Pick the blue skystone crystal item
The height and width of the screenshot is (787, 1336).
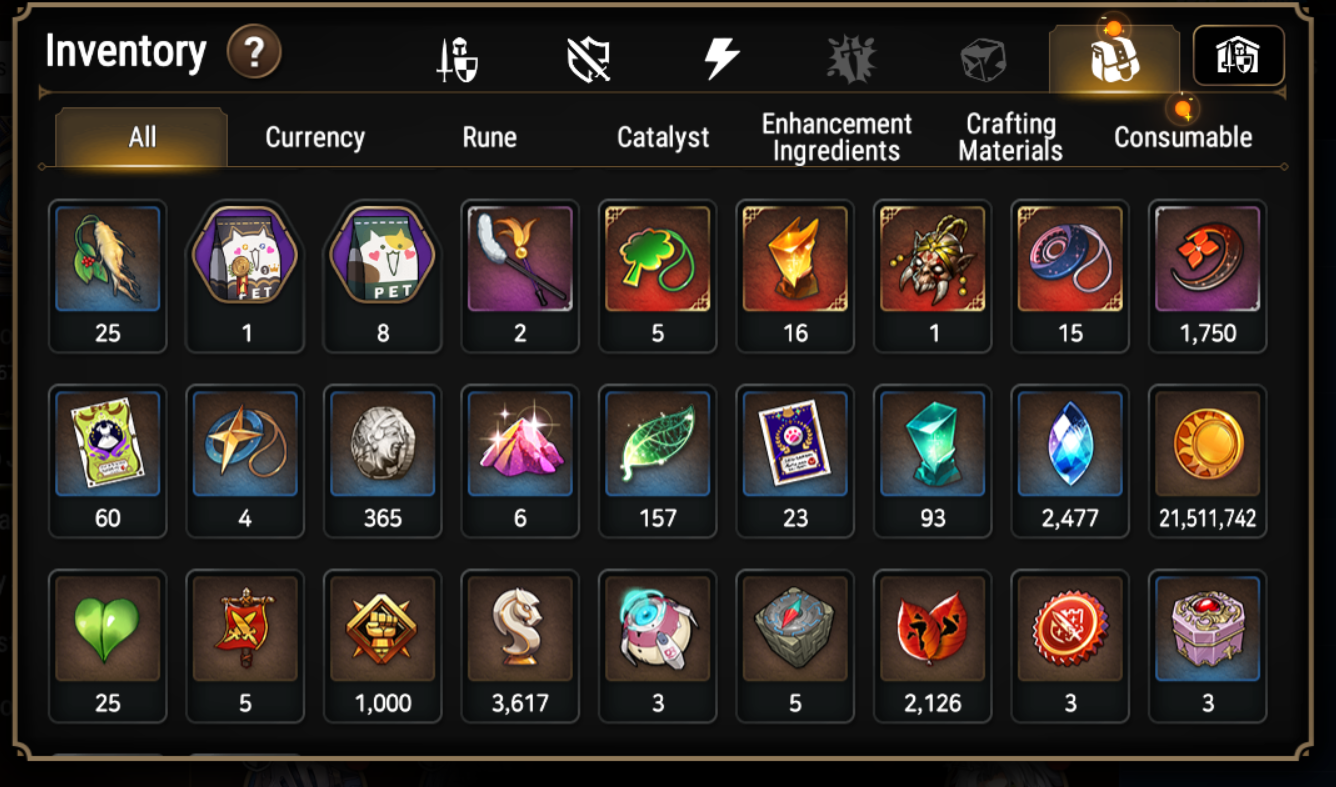pyautogui.click(x=1070, y=445)
